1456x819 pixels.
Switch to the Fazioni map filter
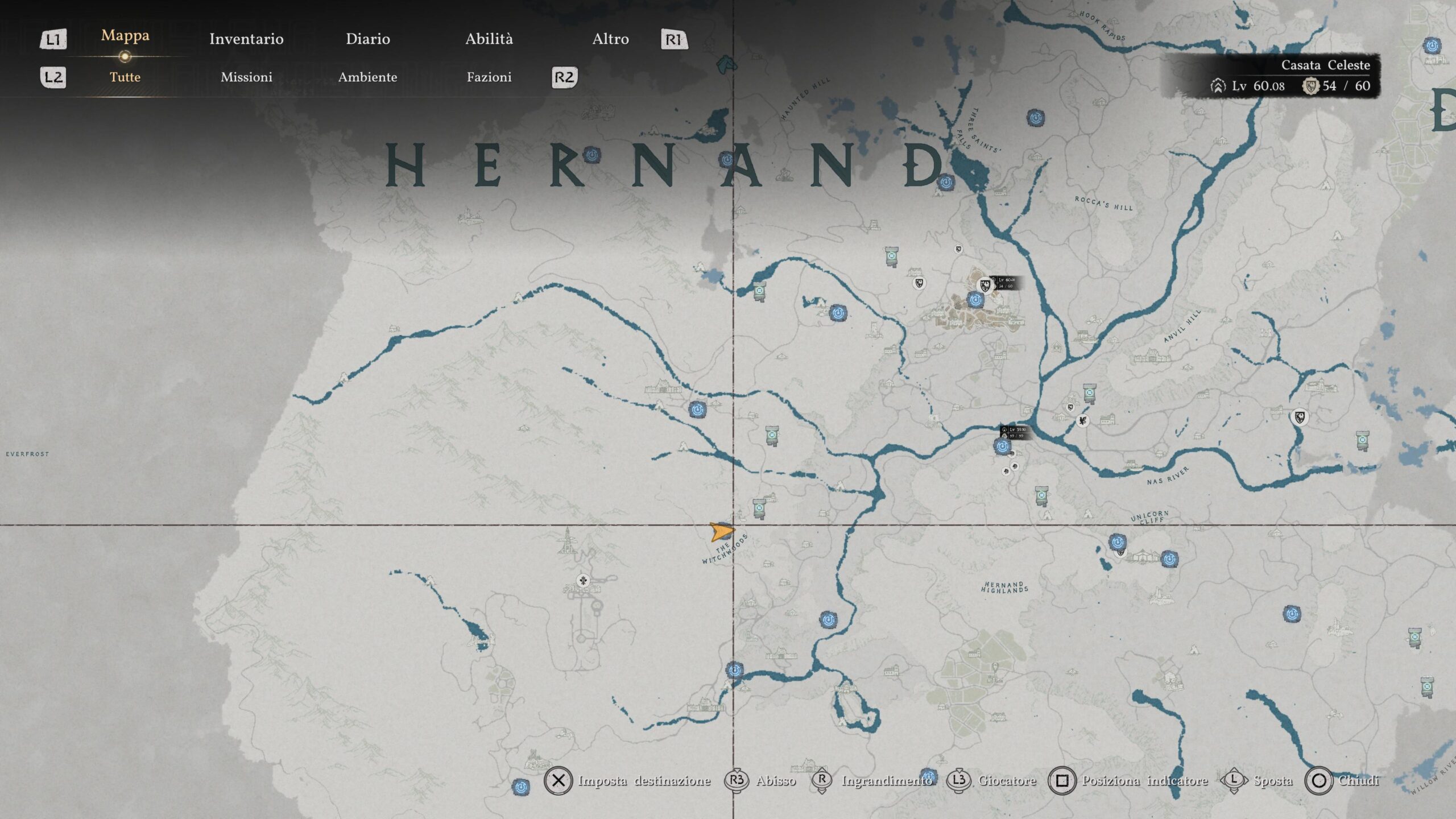(489, 77)
